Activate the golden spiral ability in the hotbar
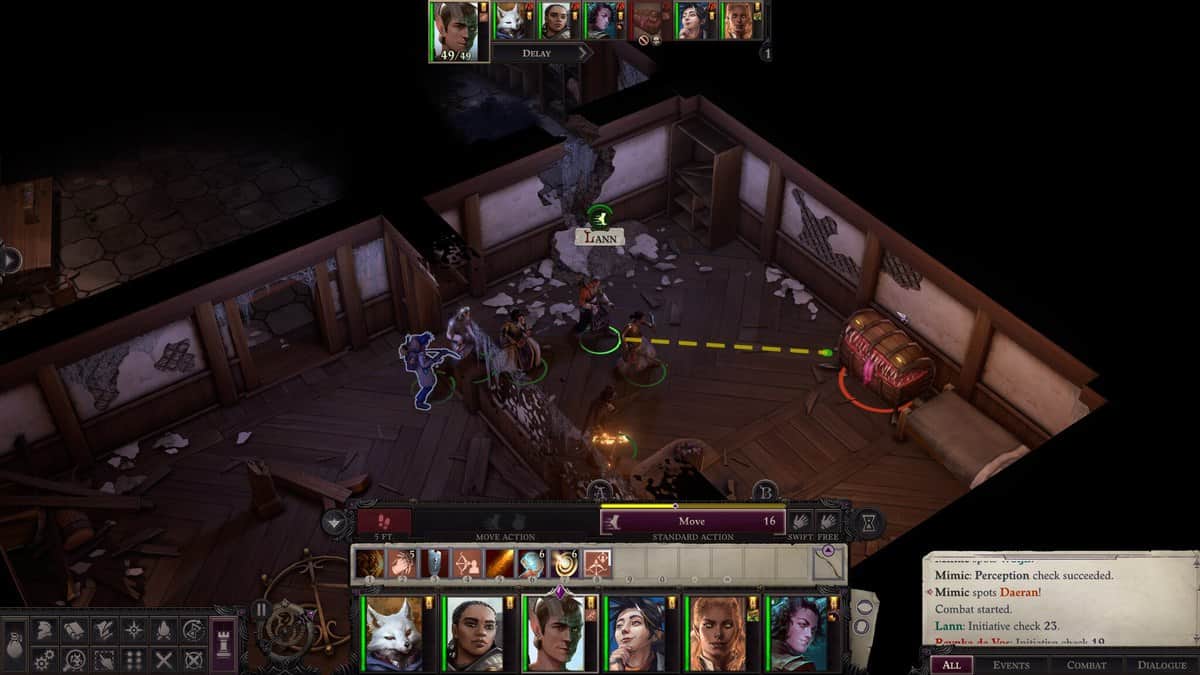The height and width of the screenshot is (675, 1200). [x=564, y=564]
